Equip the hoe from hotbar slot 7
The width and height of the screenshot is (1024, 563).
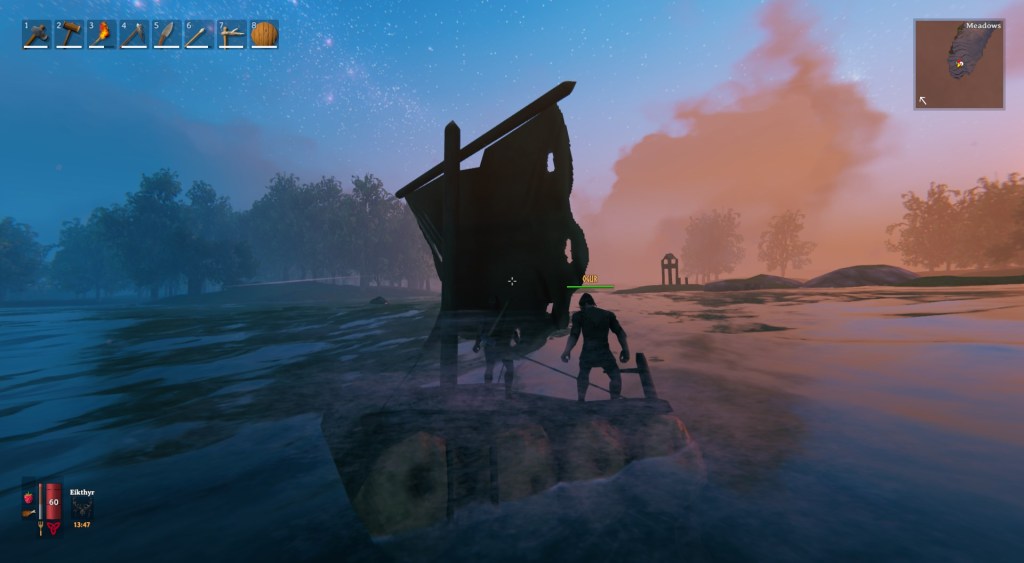click(231, 35)
